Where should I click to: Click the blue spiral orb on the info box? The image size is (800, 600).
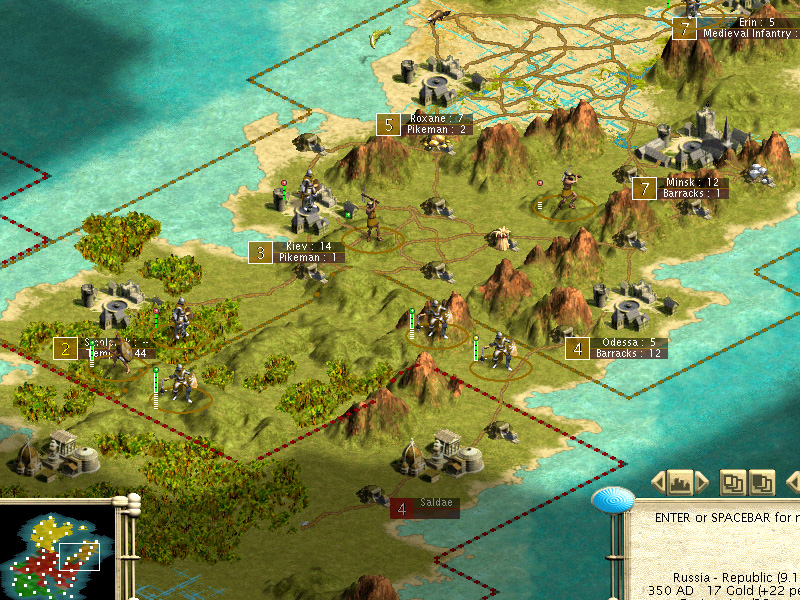613,498
